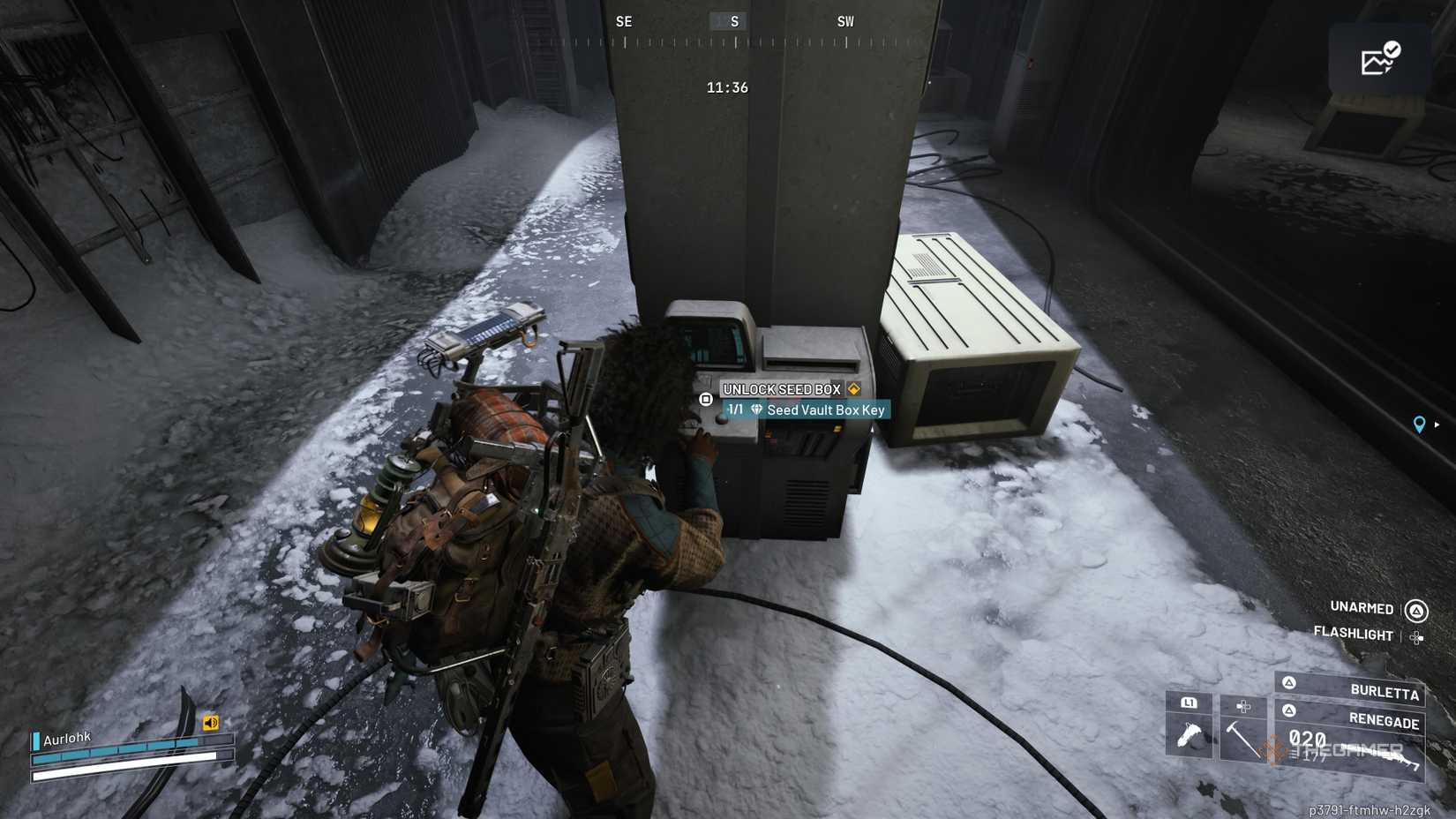1456x819 pixels.
Task: Toggle UNARMED mode via its triangle button icon
Action: [1415, 612]
